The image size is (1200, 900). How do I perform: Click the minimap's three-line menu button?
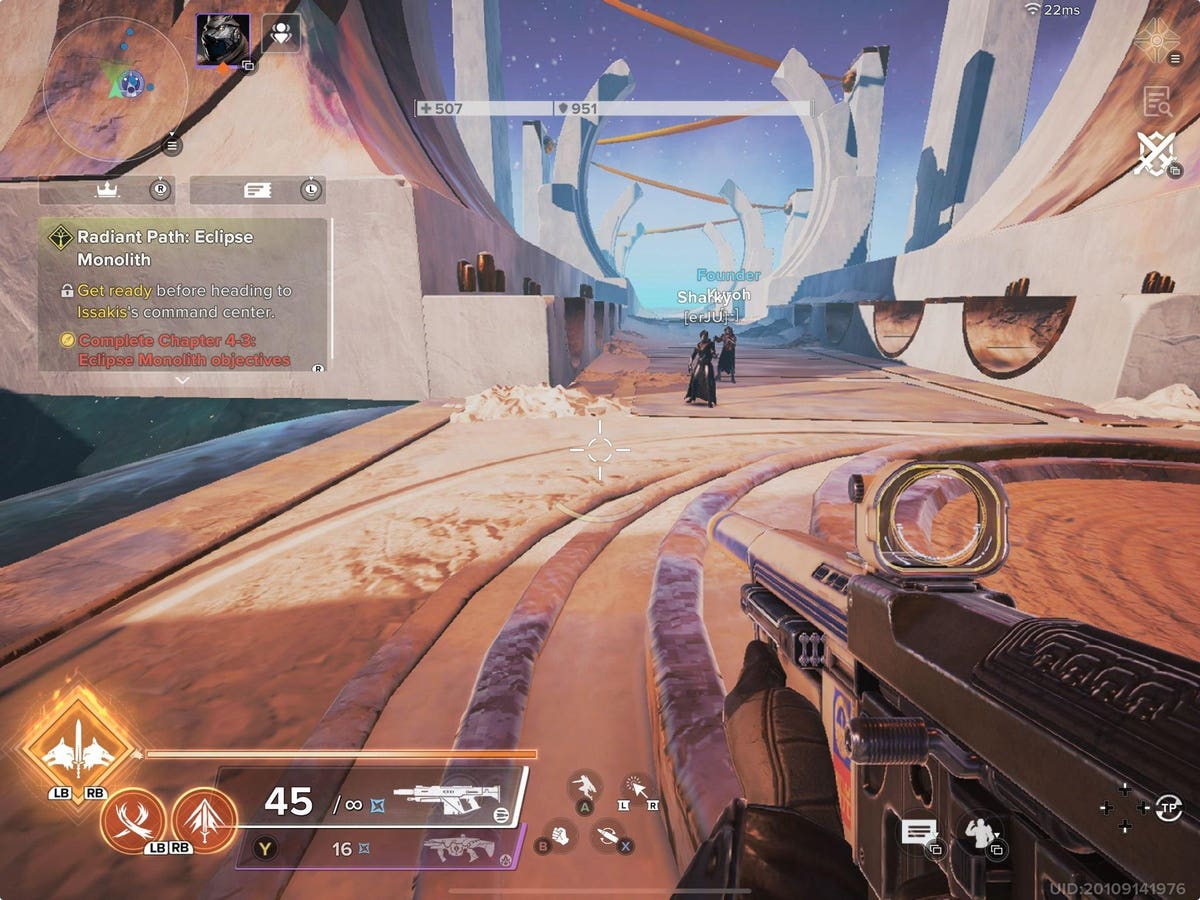click(171, 147)
